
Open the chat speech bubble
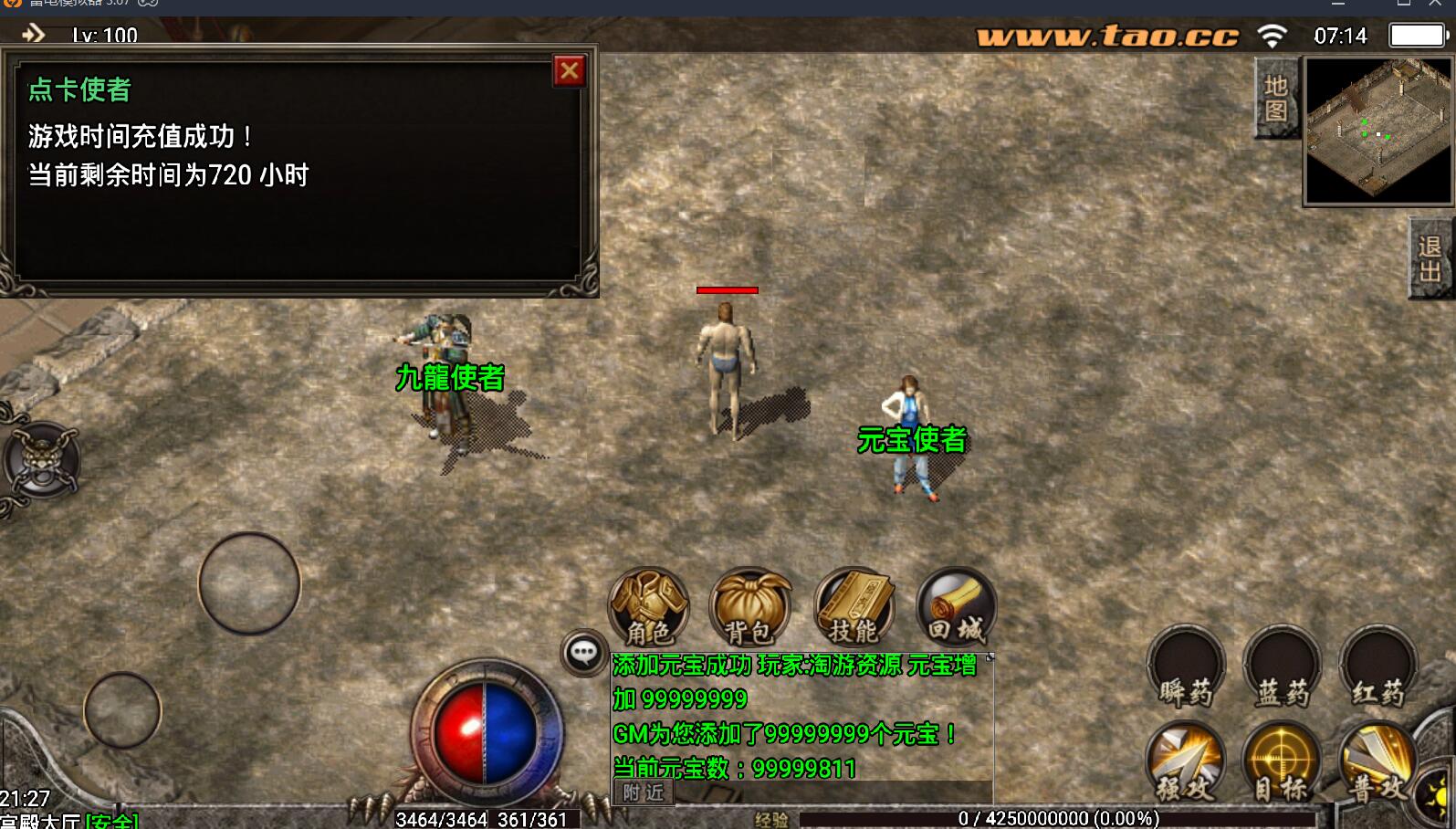(583, 653)
